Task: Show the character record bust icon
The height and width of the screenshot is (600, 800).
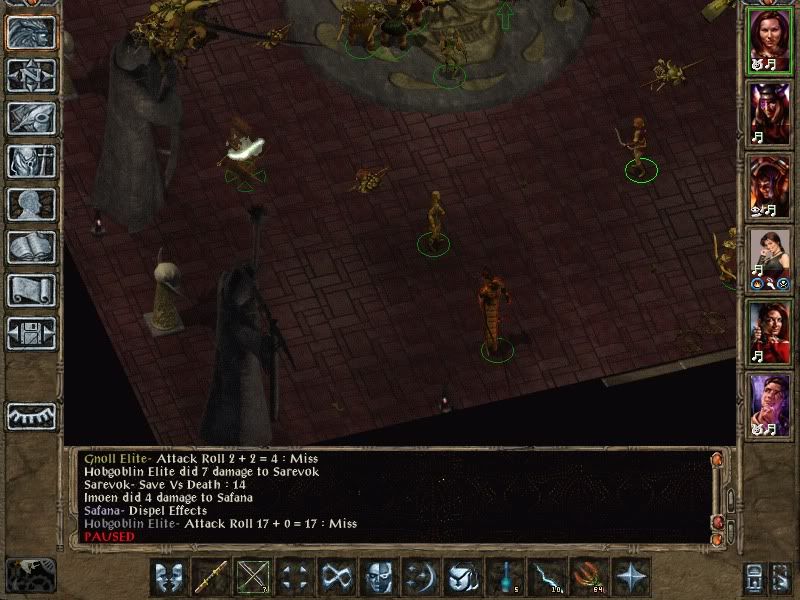Action: (x=30, y=204)
